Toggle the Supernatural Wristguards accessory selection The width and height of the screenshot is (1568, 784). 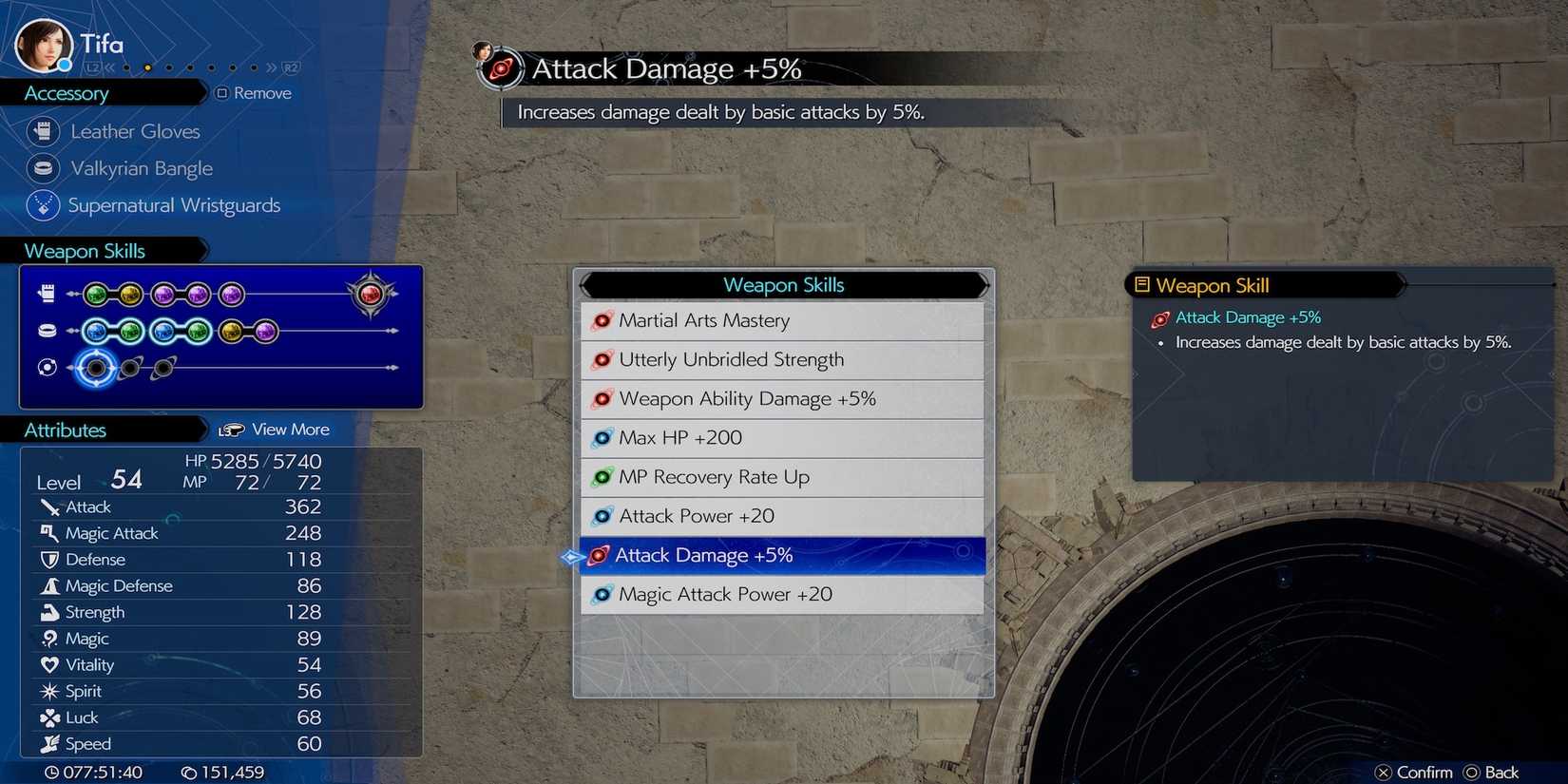tap(175, 205)
